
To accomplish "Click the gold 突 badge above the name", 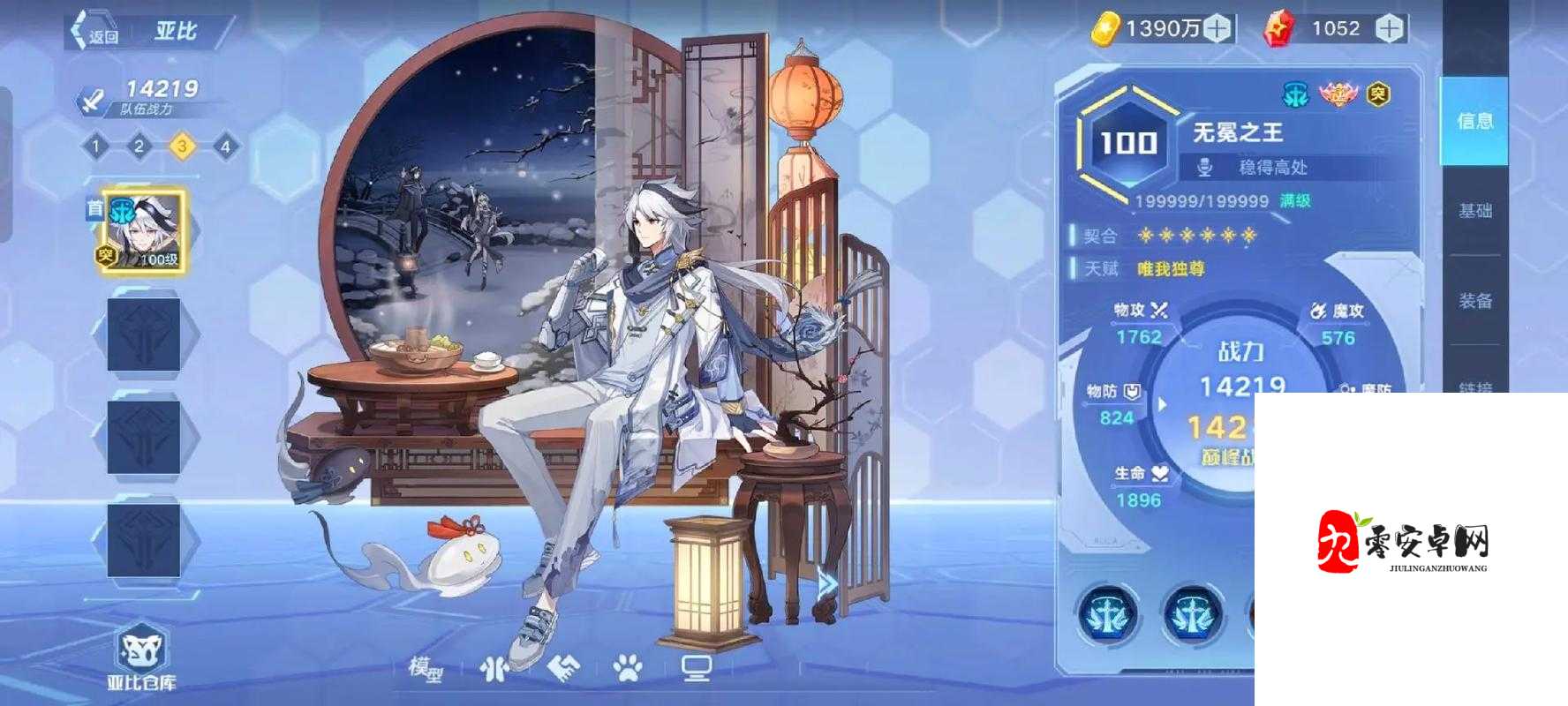I will [1378, 93].
